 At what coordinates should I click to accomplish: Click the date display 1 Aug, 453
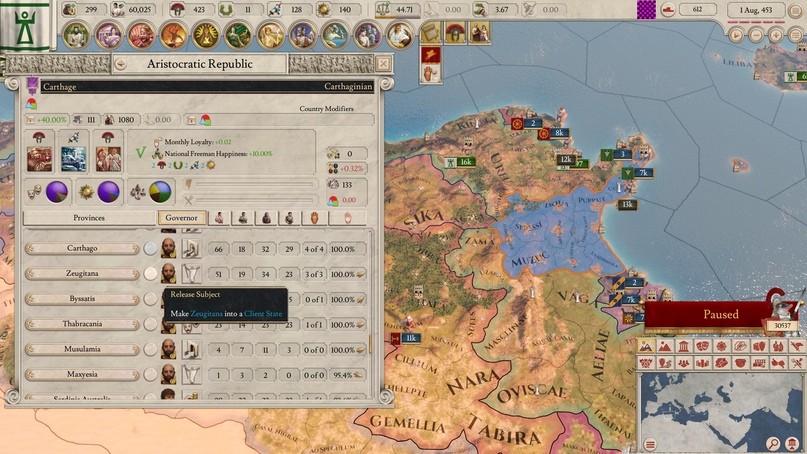click(763, 10)
